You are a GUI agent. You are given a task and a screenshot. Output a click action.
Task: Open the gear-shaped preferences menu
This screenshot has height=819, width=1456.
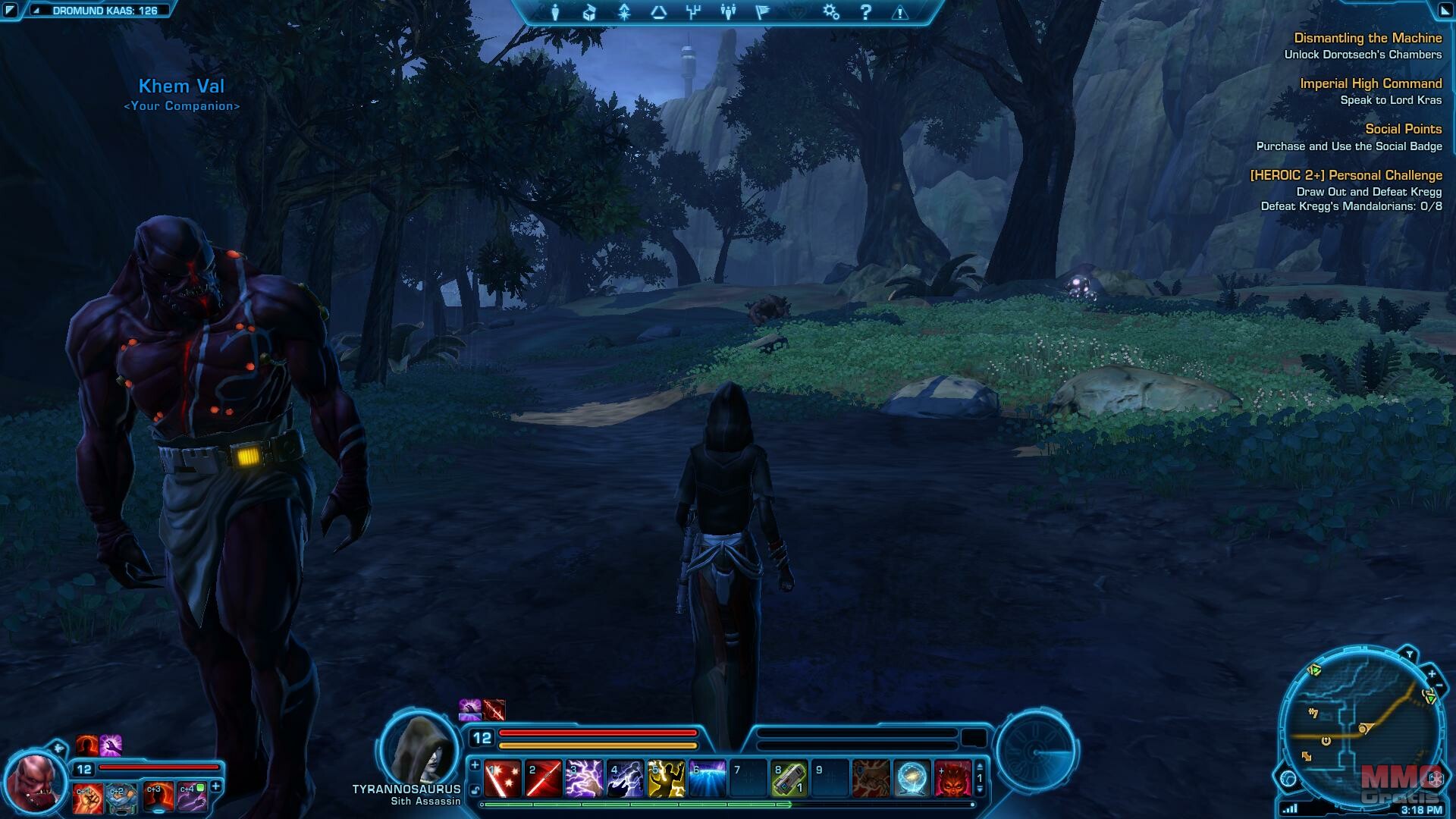click(x=831, y=12)
